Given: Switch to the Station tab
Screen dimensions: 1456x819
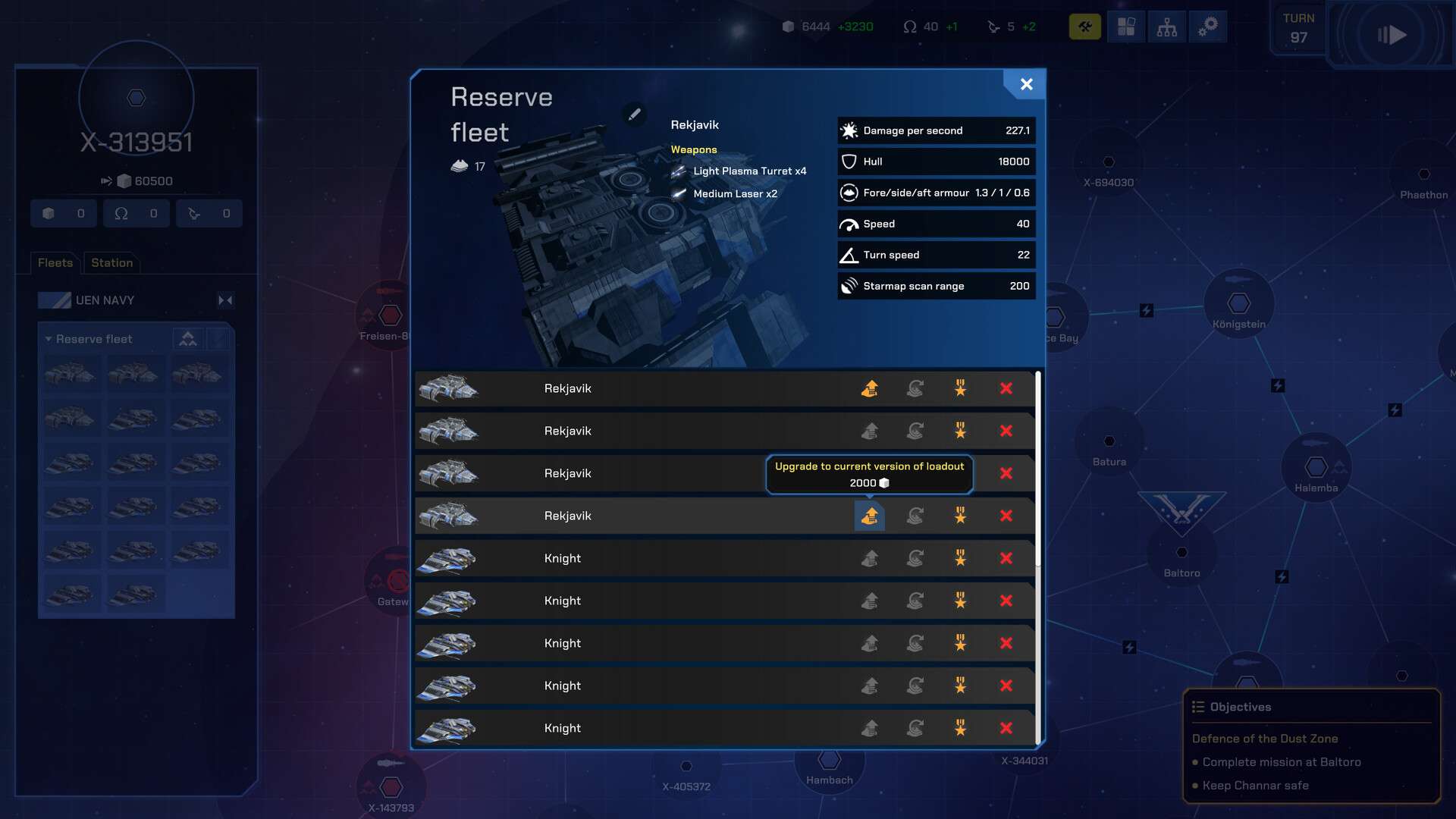Looking at the screenshot, I should (x=111, y=262).
